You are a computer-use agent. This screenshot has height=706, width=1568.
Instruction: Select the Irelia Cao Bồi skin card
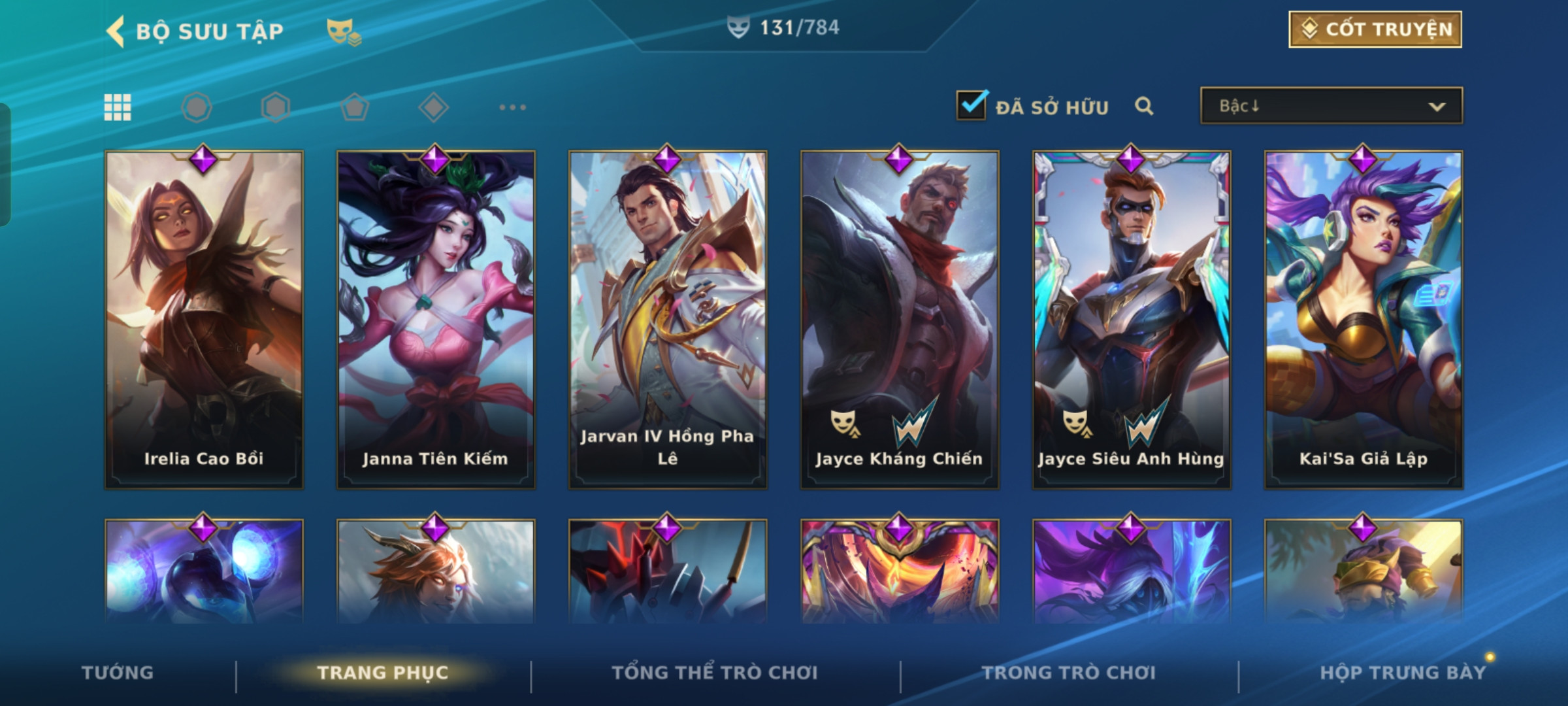pos(204,320)
